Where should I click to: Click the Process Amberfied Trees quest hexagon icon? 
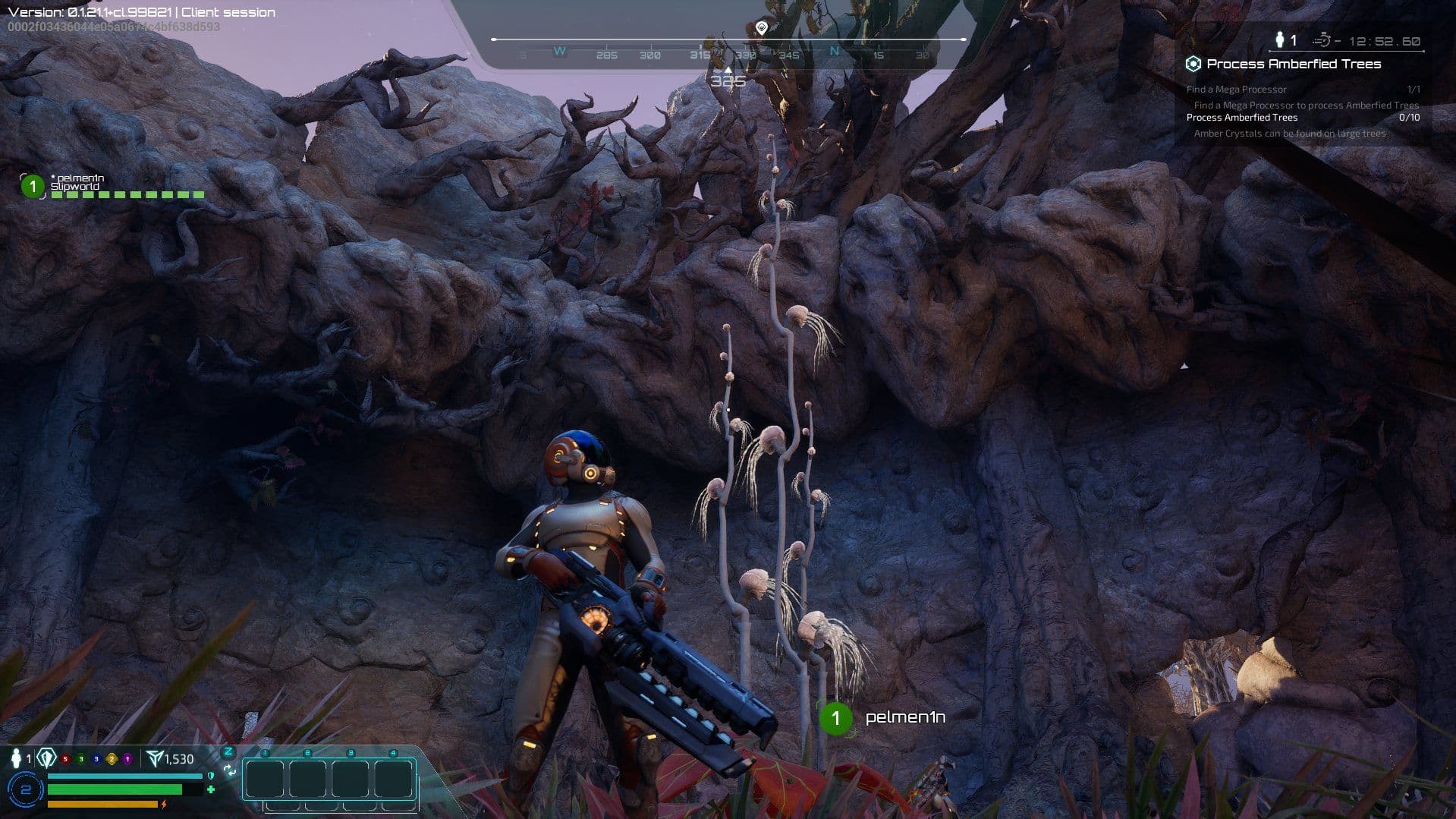coord(1194,64)
